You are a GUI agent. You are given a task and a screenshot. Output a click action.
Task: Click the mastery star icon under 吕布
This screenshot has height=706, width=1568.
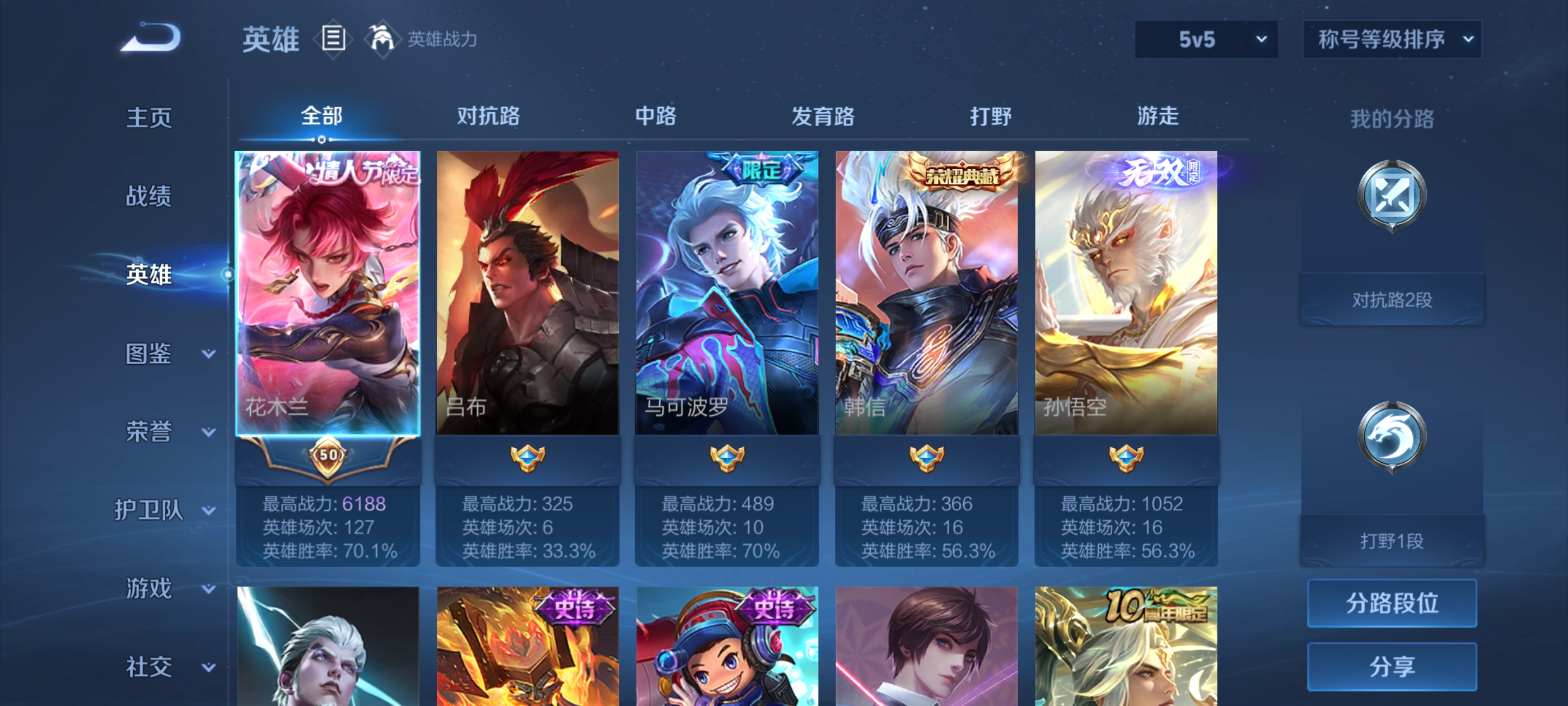tap(526, 457)
